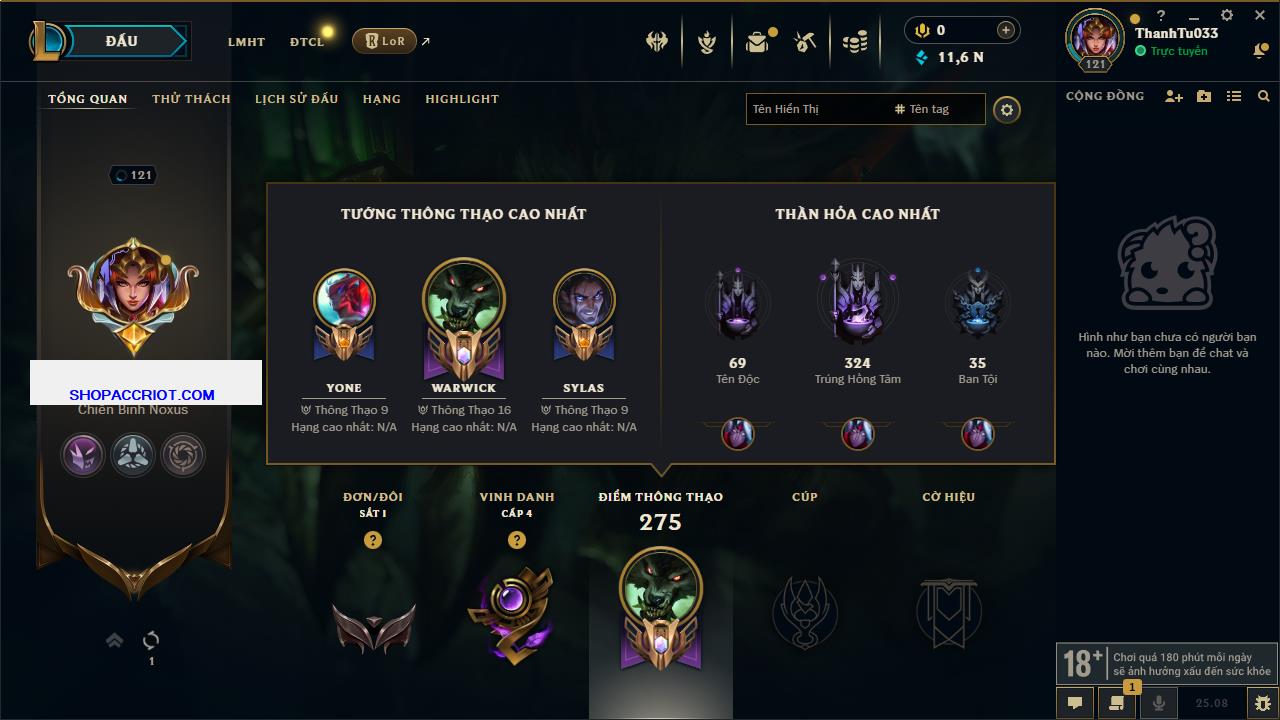Start a match with the ĐẤU button
The image size is (1280, 720).
[x=122, y=41]
